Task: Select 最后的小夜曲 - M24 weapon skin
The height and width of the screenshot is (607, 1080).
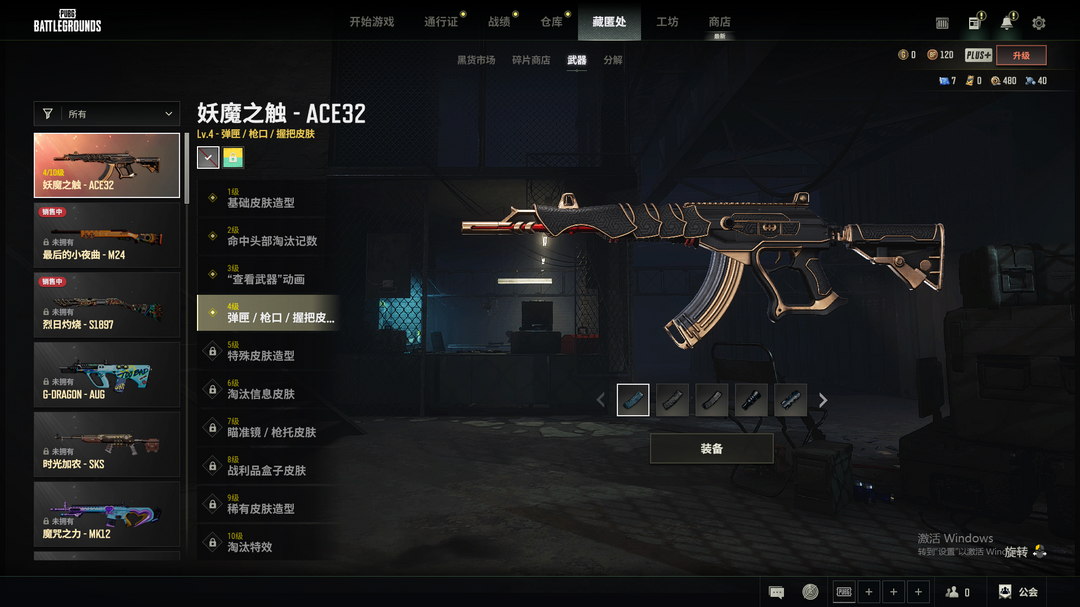Action: point(107,235)
